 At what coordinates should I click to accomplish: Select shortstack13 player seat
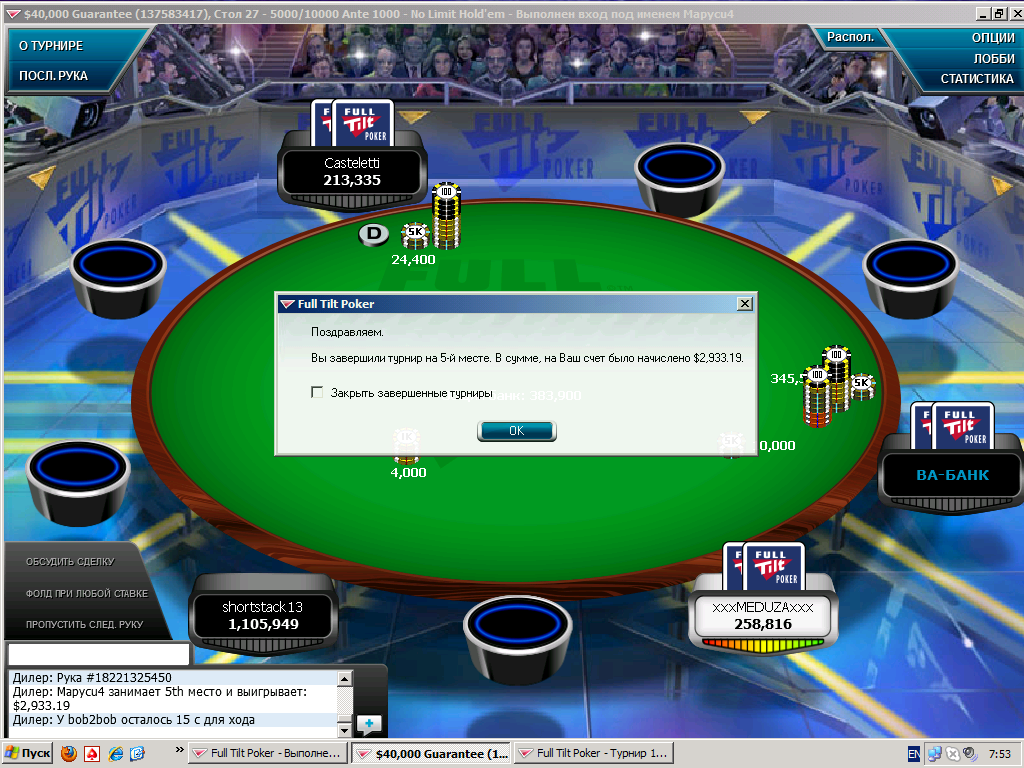click(262, 616)
